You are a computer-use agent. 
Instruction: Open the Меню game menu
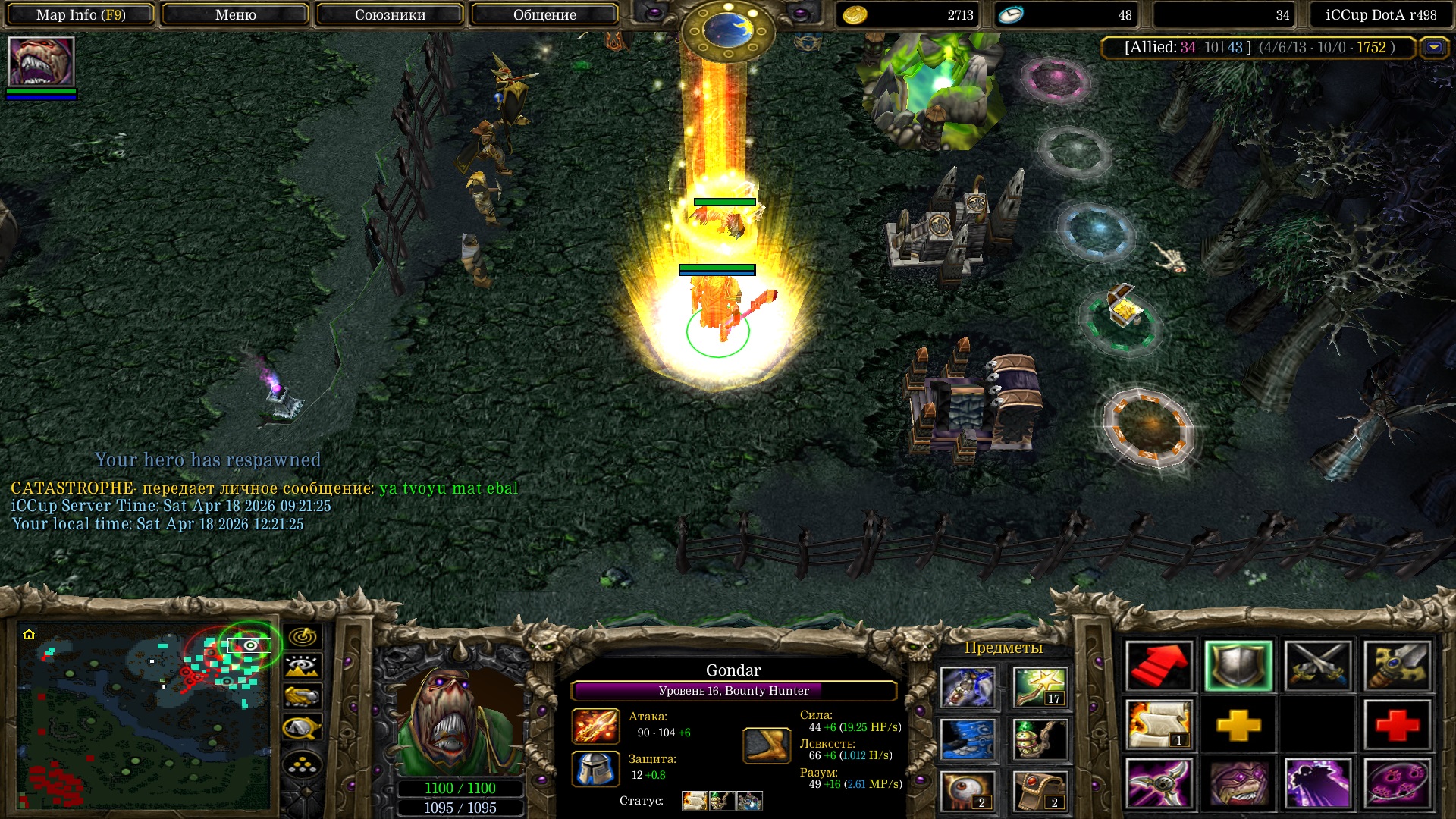point(235,14)
